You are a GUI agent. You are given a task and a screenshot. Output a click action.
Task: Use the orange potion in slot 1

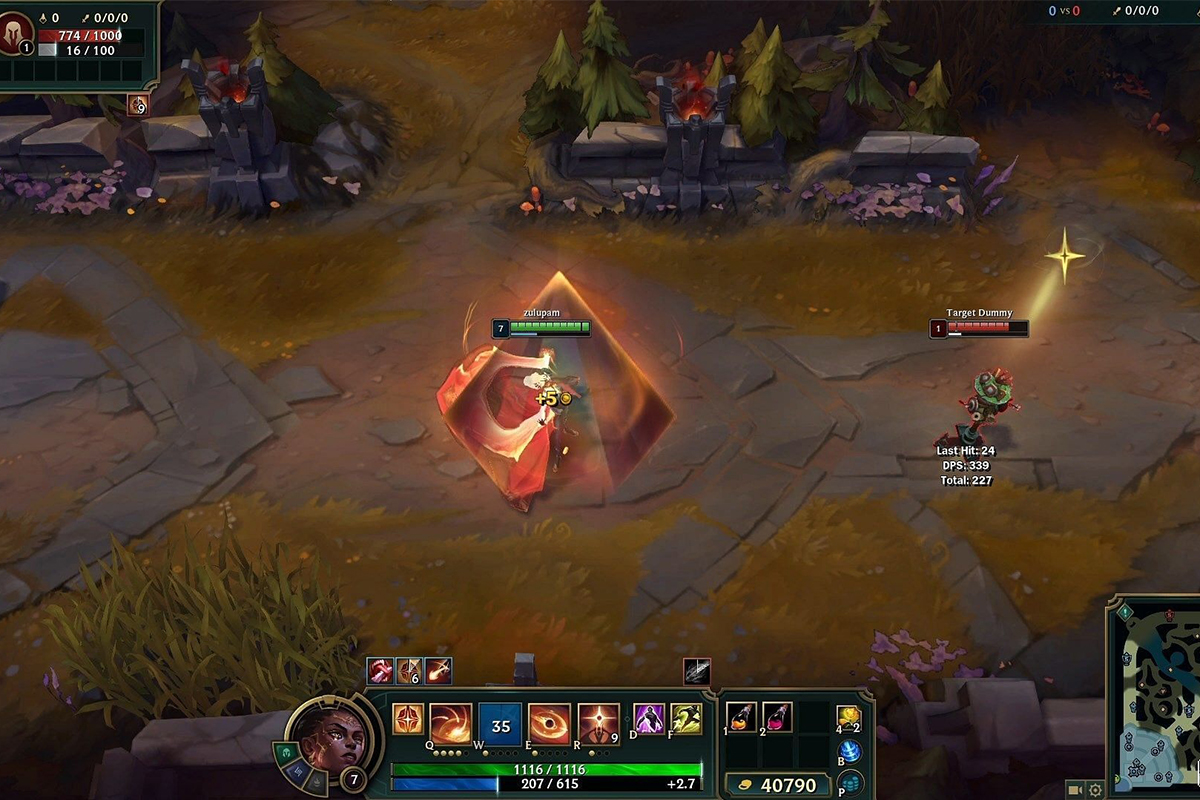coord(741,717)
